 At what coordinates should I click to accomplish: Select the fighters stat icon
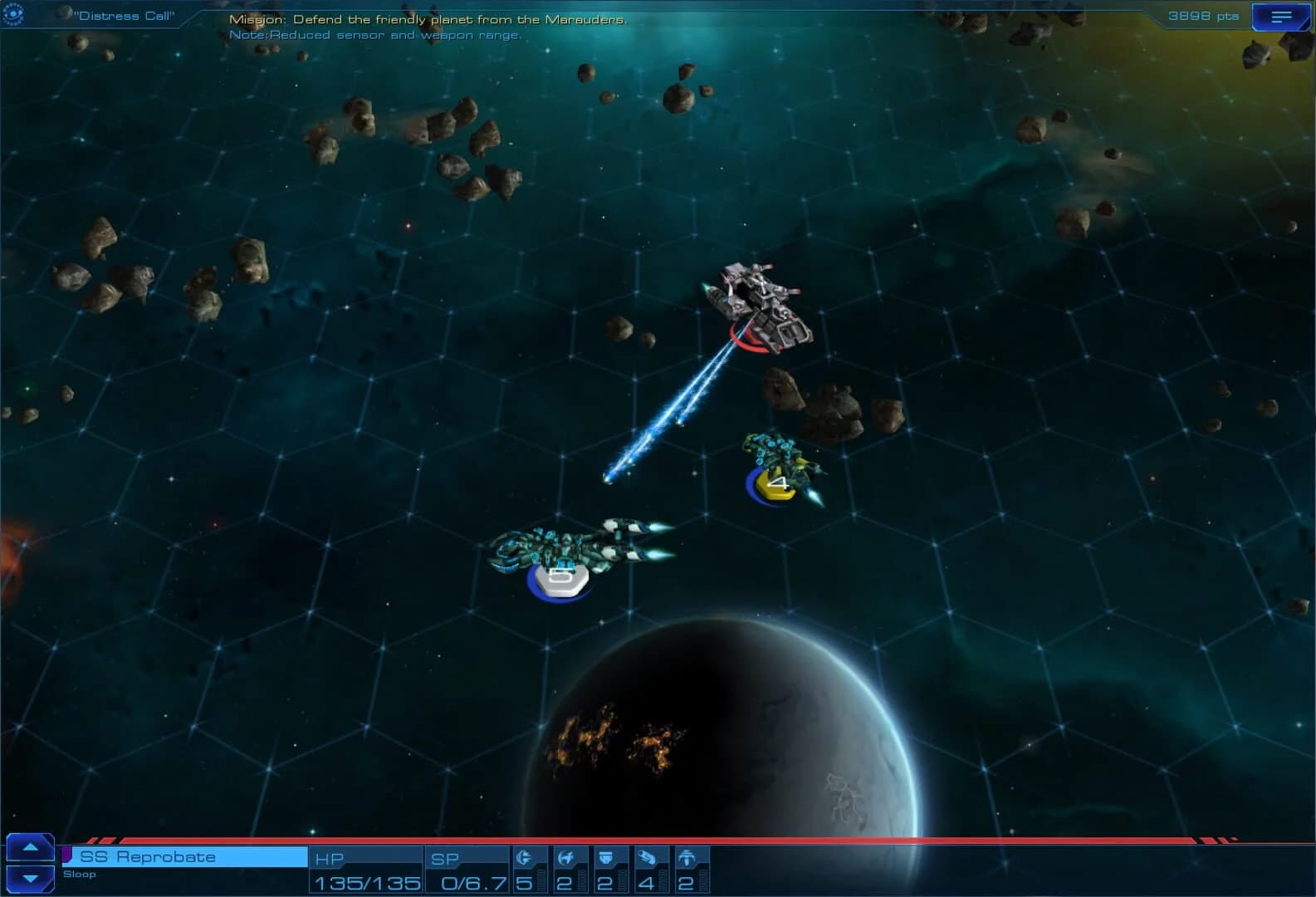pos(567,856)
